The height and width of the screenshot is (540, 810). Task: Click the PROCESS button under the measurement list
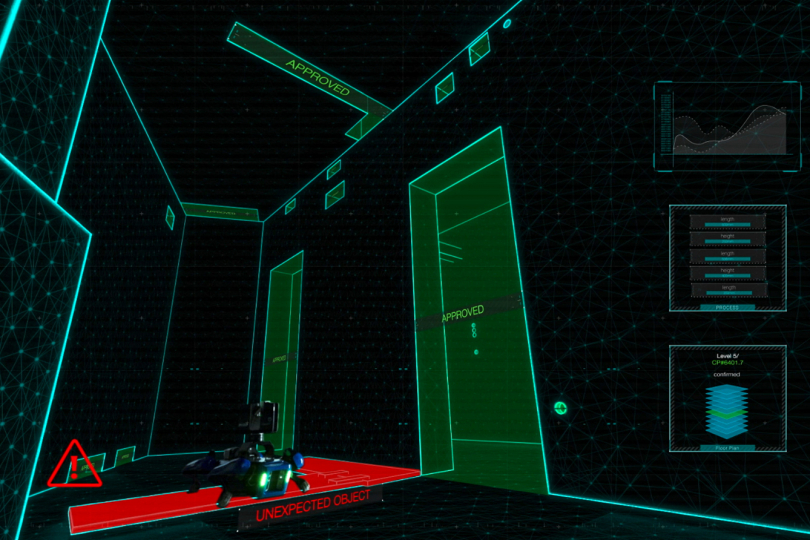pyautogui.click(x=727, y=308)
